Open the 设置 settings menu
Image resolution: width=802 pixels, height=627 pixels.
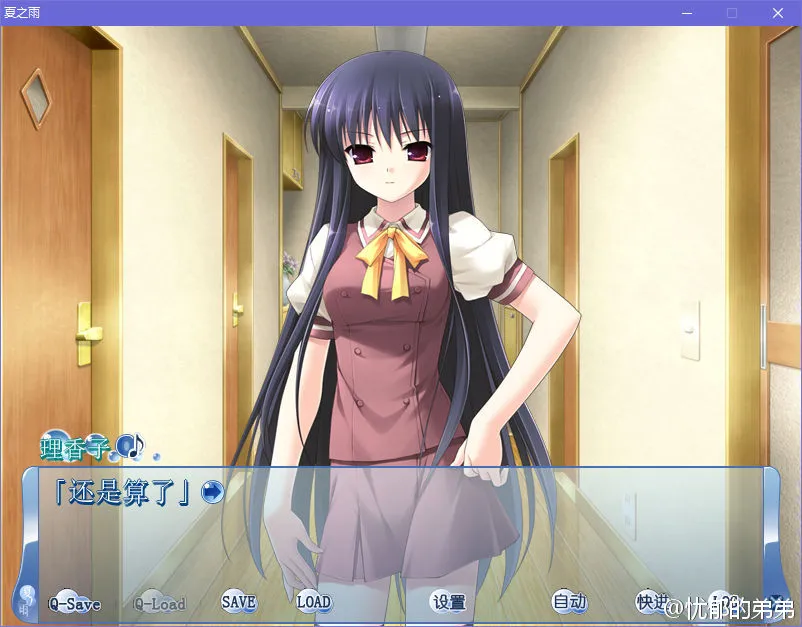pos(449,602)
